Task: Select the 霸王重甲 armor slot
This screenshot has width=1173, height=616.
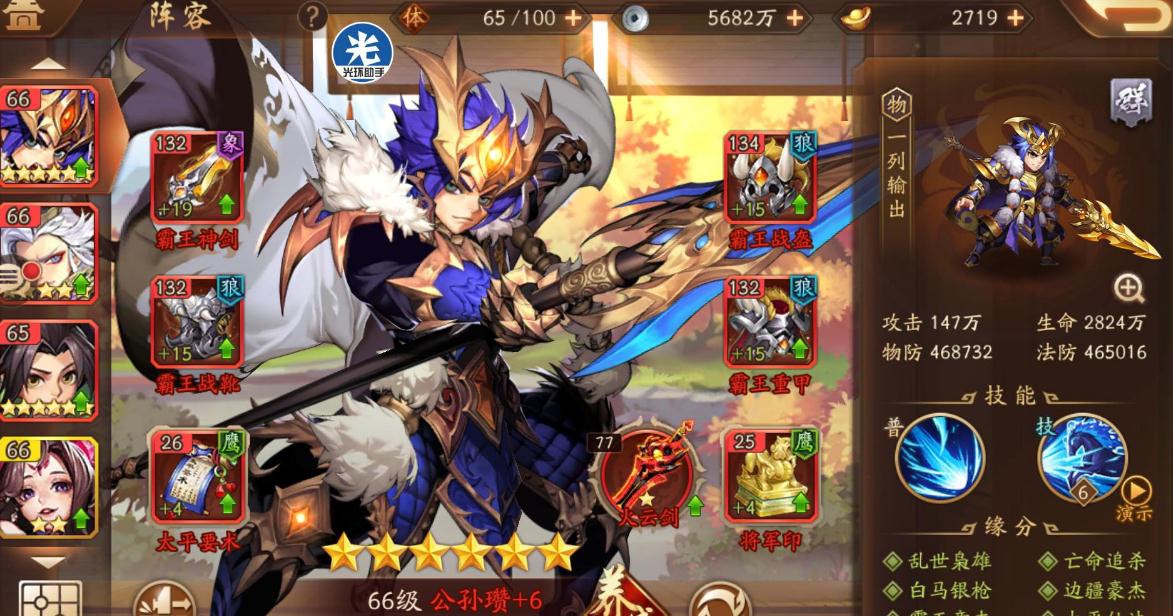Action: (x=770, y=321)
